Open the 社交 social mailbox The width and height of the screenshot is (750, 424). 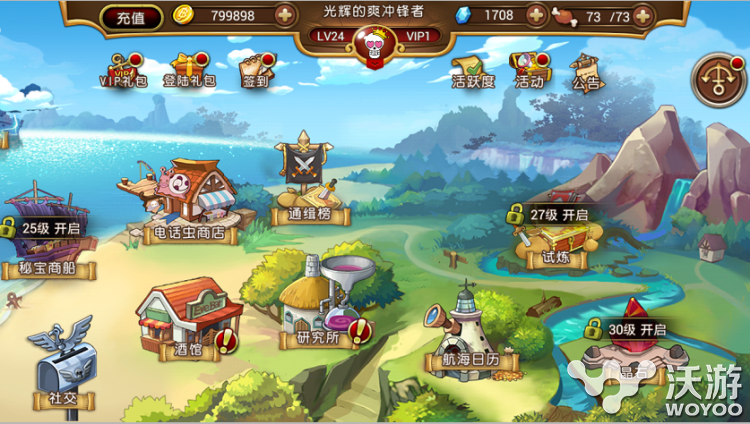(x=61, y=365)
